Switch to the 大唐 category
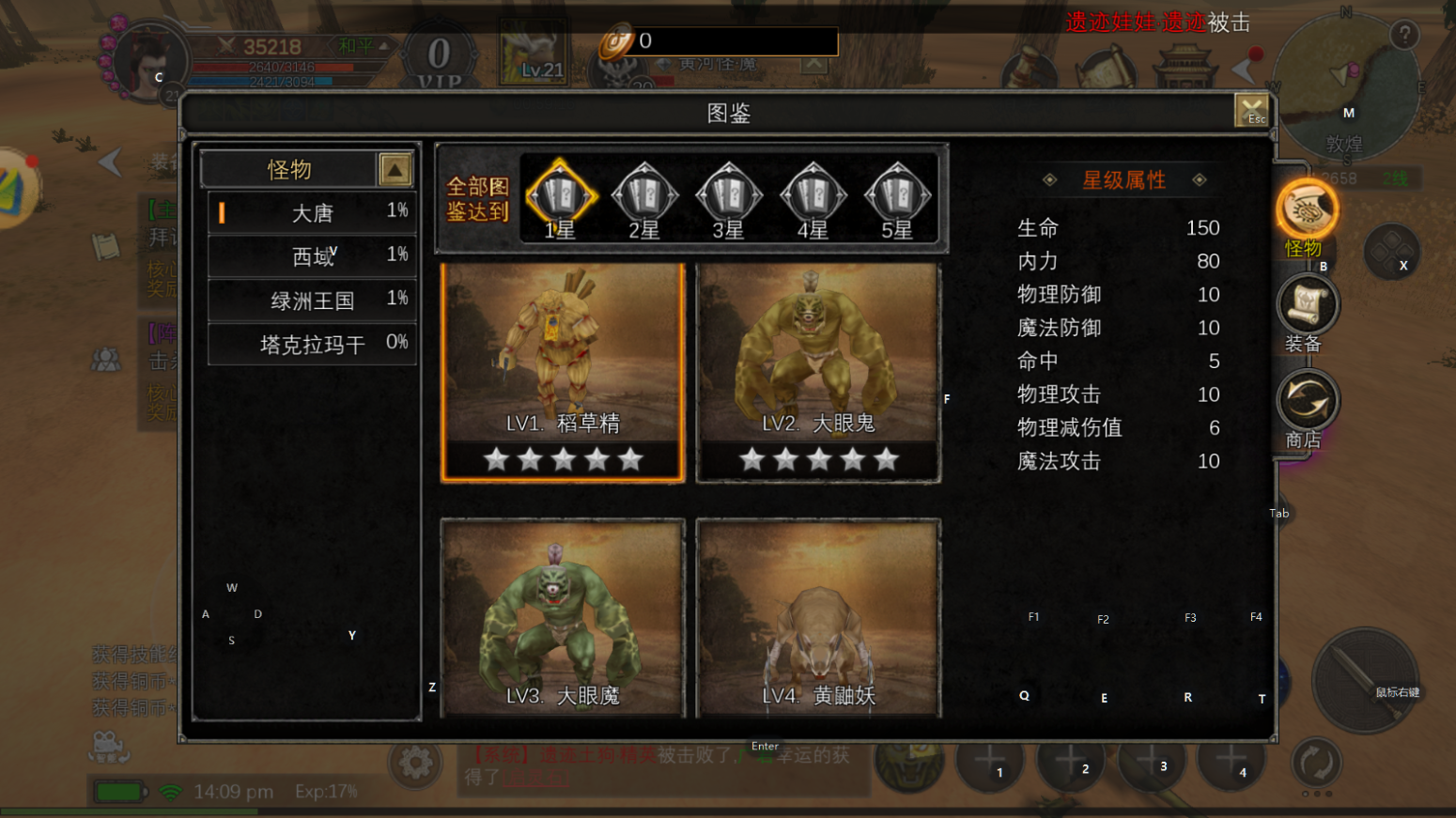Image resolution: width=1456 pixels, height=818 pixels. coord(312,213)
